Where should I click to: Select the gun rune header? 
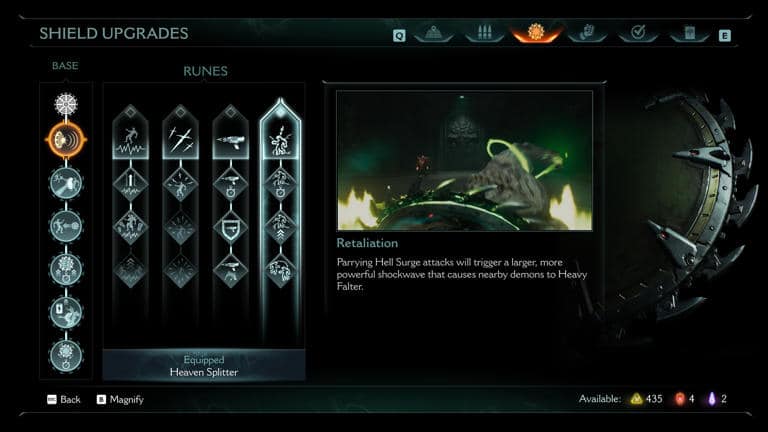(x=231, y=138)
